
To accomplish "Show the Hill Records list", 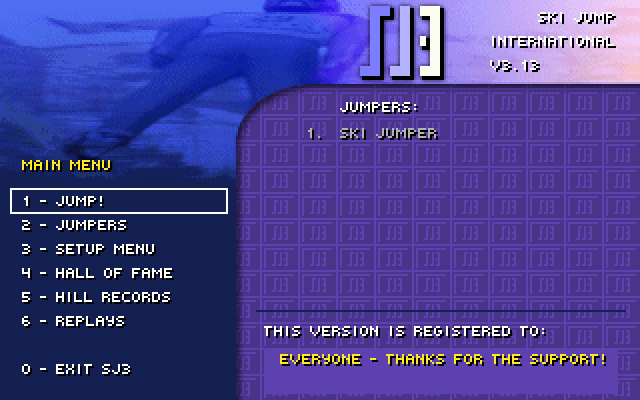I will pos(96,297).
